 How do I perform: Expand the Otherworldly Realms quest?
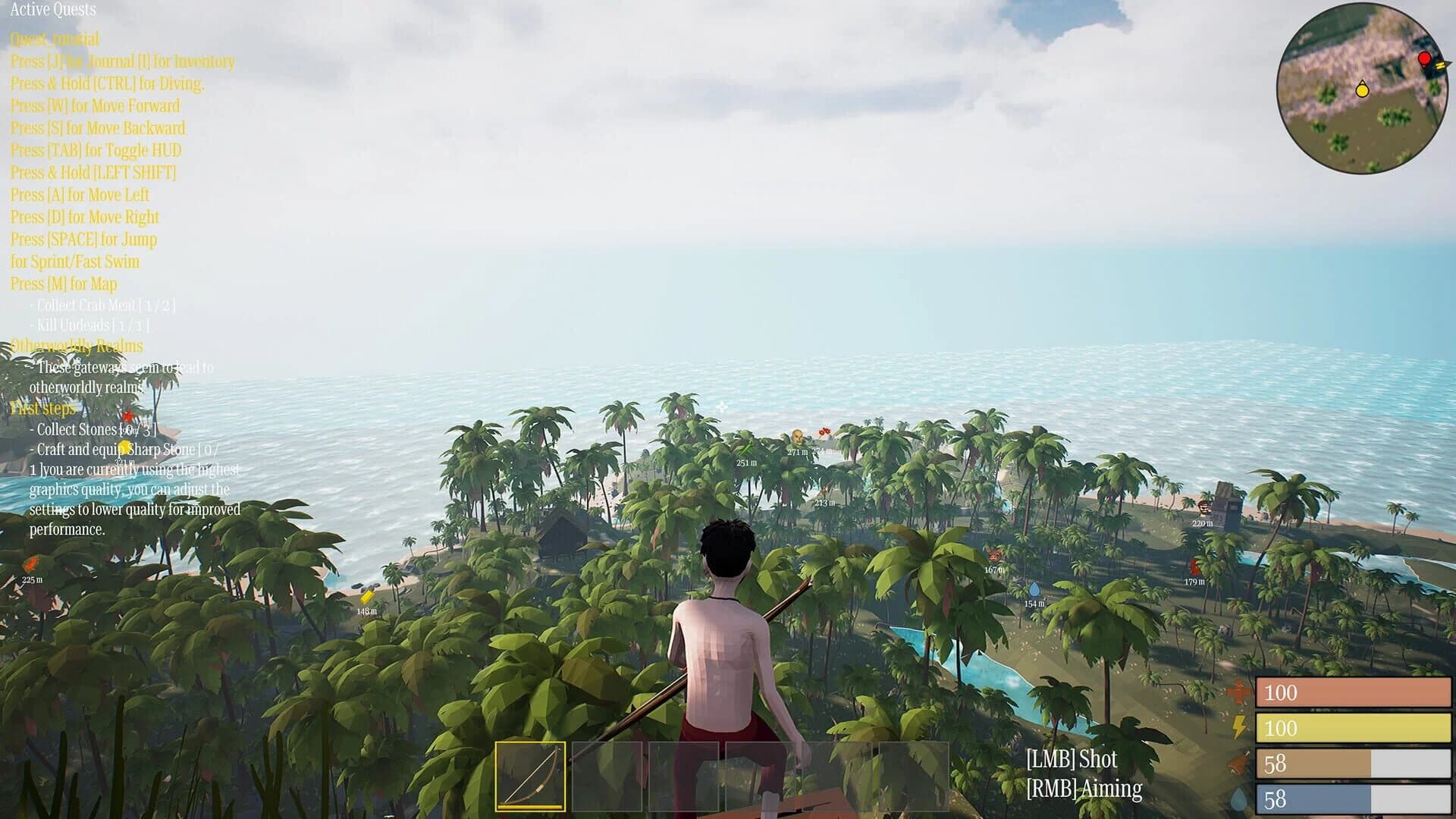[x=76, y=346]
